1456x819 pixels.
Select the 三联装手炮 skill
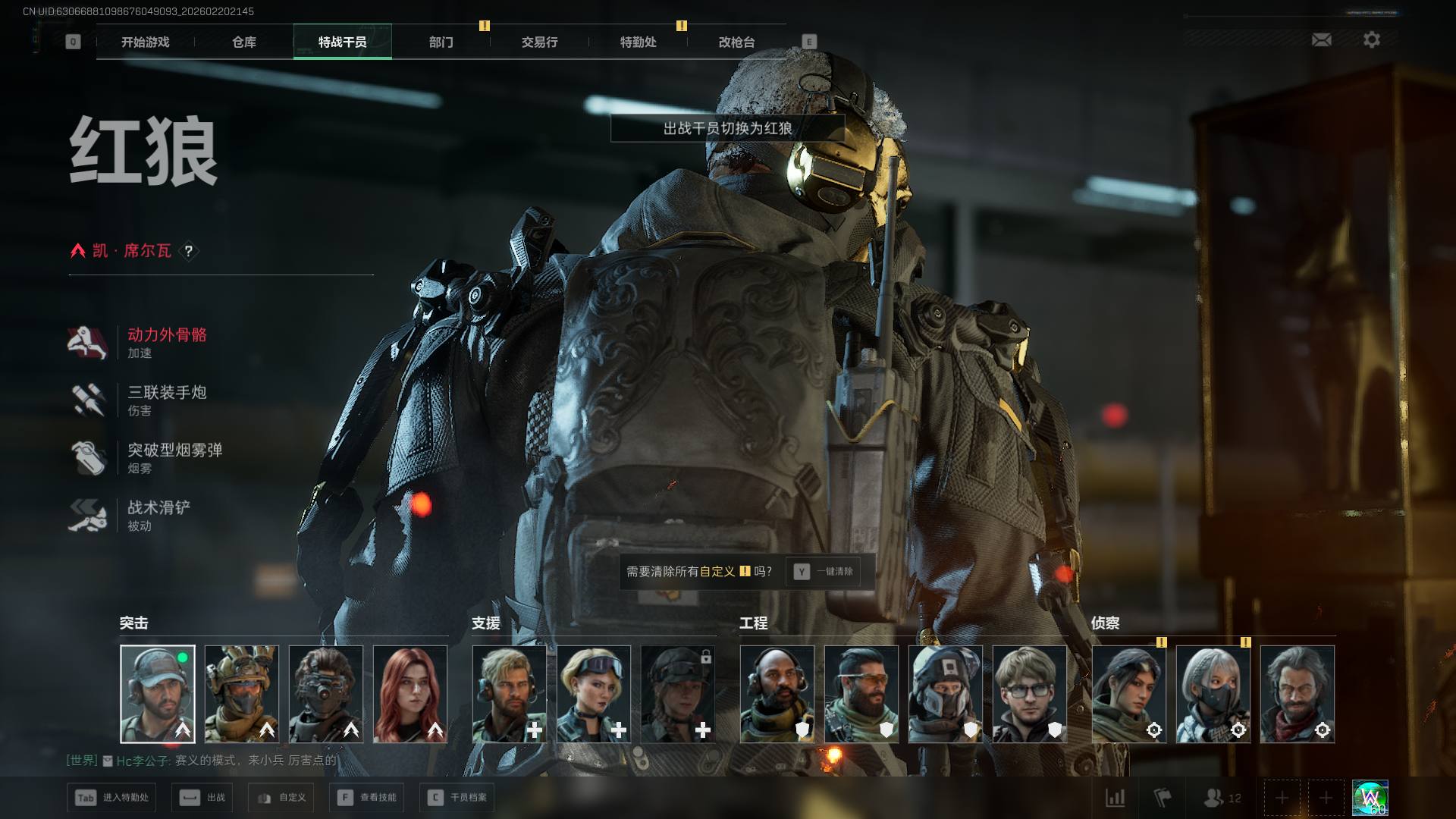click(167, 400)
